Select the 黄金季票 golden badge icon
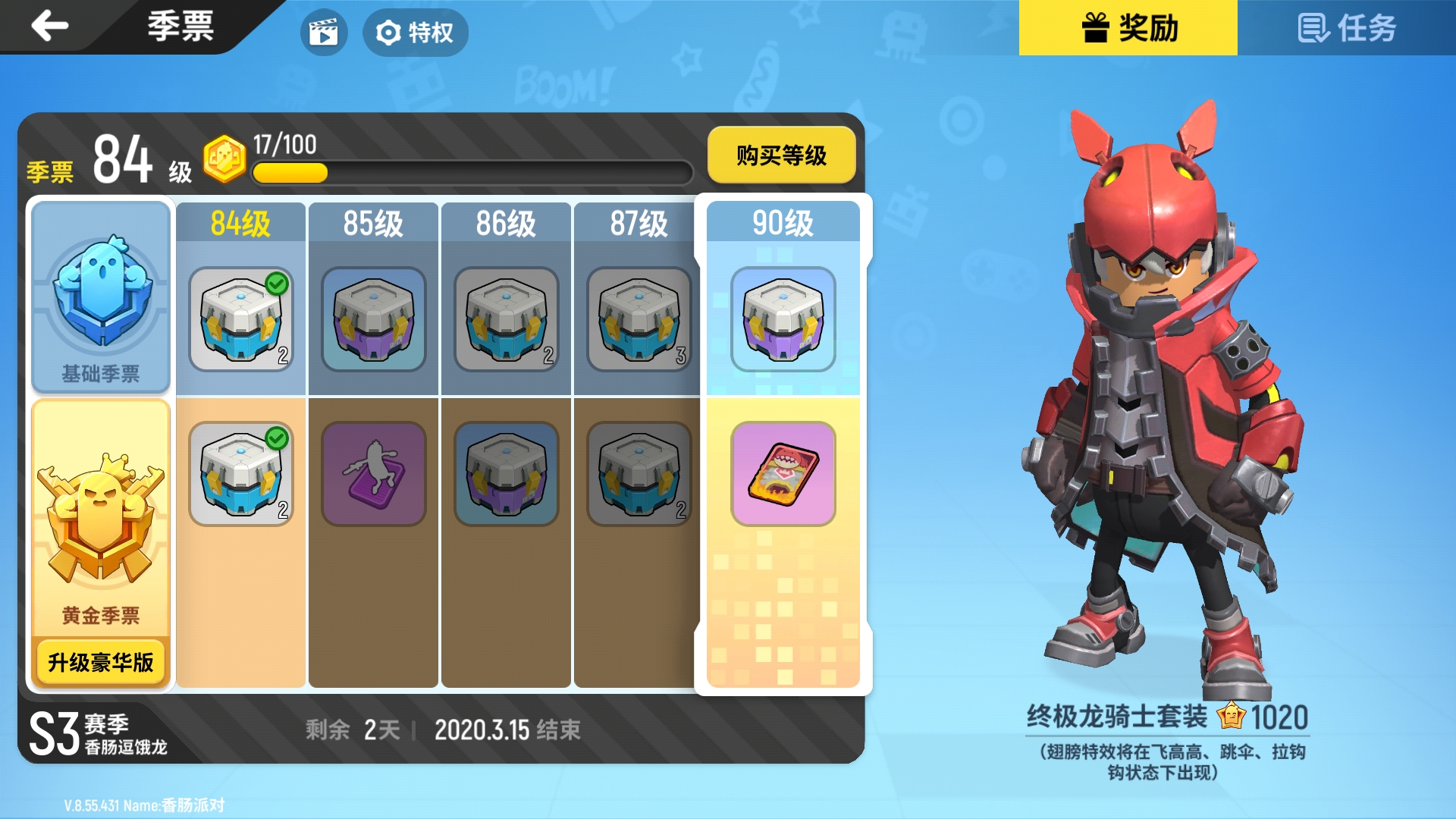This screenshot has height=819, width=1456. 100,531
